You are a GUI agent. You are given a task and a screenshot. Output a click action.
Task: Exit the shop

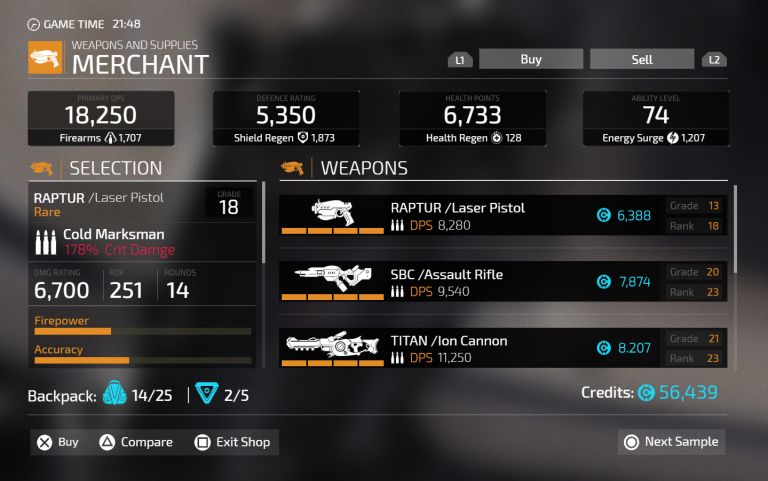pyautogui.click(x=231, y=442)
